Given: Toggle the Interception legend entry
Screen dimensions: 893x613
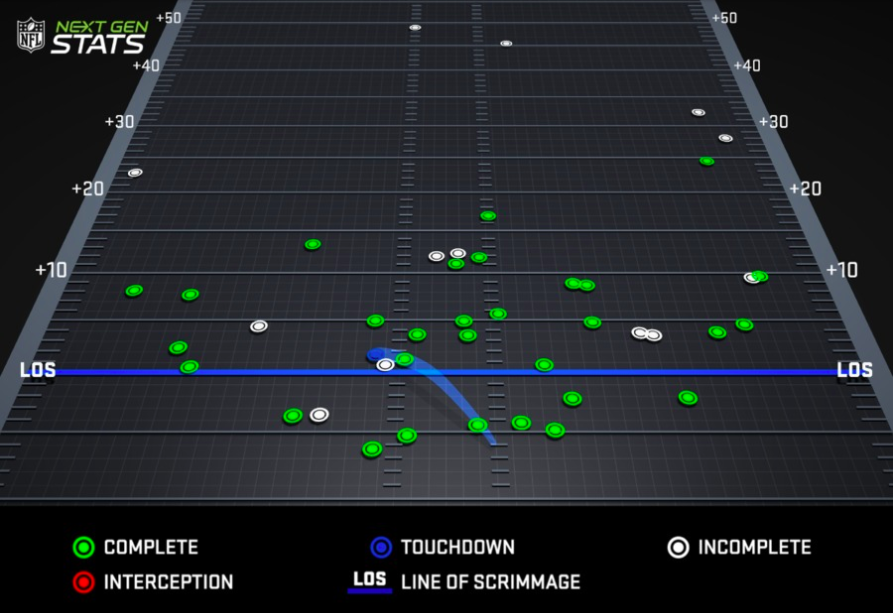Looking at the screenshot, I should click(x=153, y=582).
